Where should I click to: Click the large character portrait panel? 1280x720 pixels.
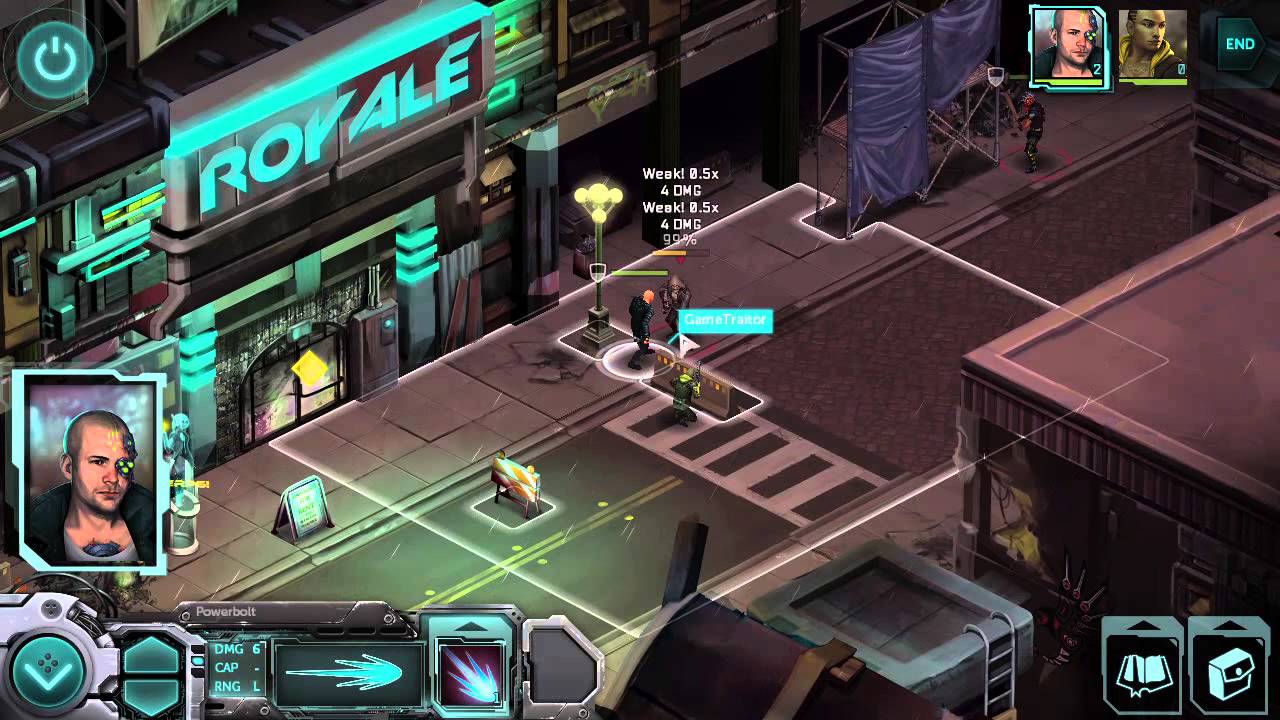coord(91,471)
